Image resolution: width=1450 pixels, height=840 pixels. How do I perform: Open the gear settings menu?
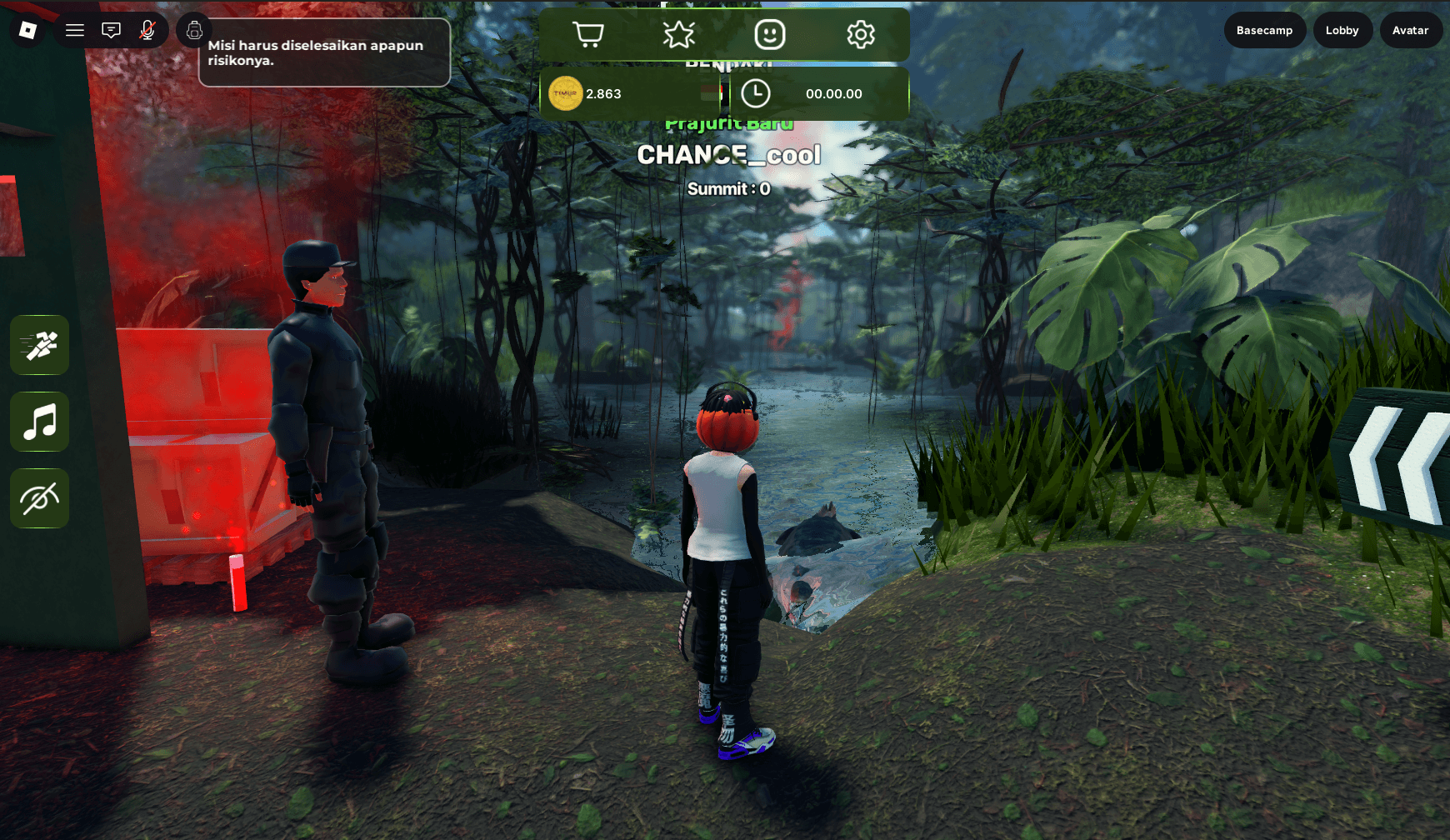pyautogui.click(x=860, y=34)
